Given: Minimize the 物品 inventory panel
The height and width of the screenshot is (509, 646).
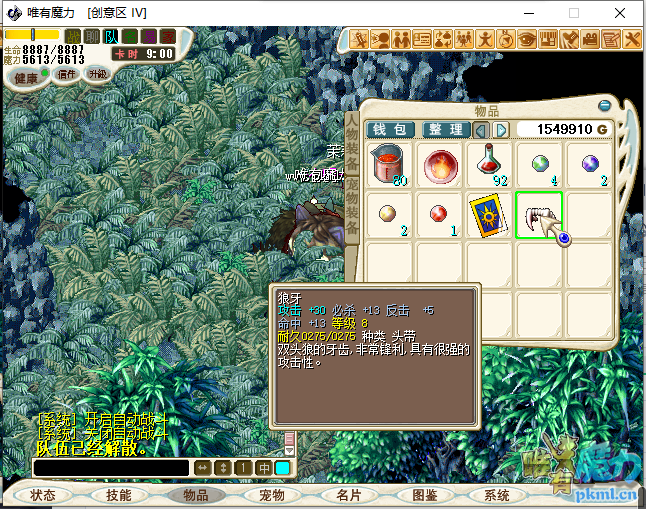Looking at the screenshot, I should pyautogui.click(x=604, y=105).
